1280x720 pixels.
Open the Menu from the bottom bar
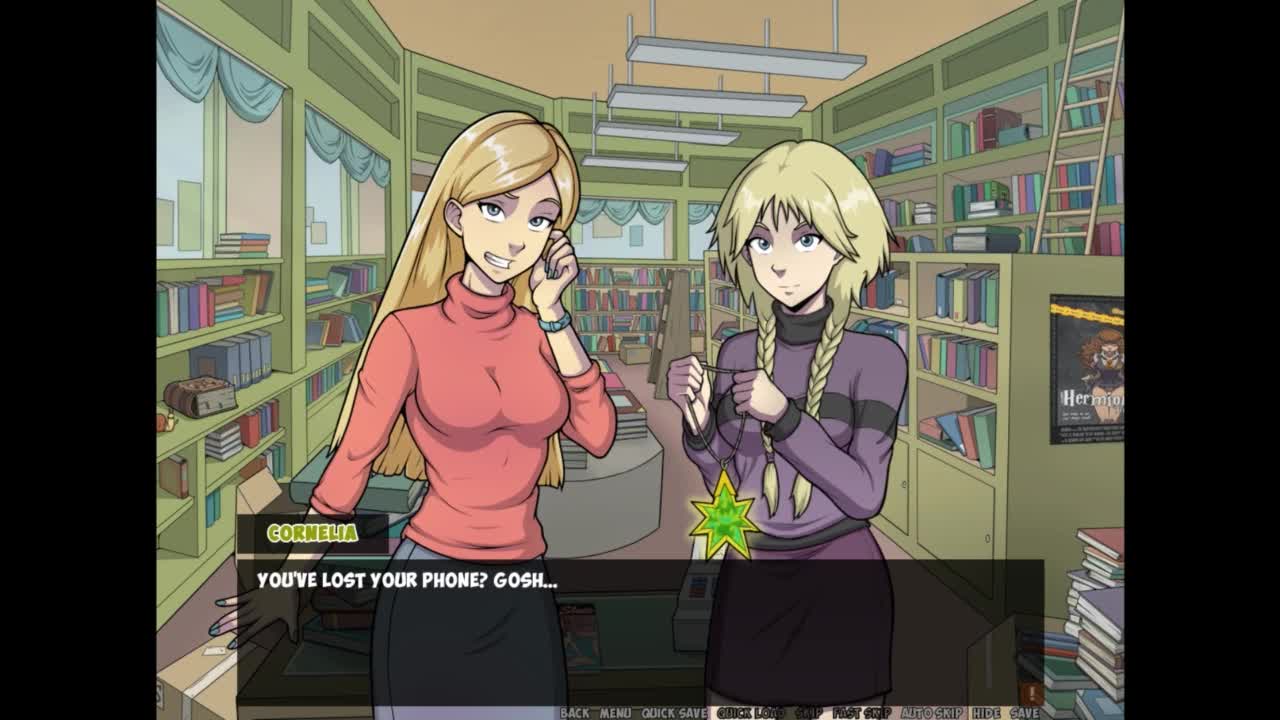coord(615,713)
